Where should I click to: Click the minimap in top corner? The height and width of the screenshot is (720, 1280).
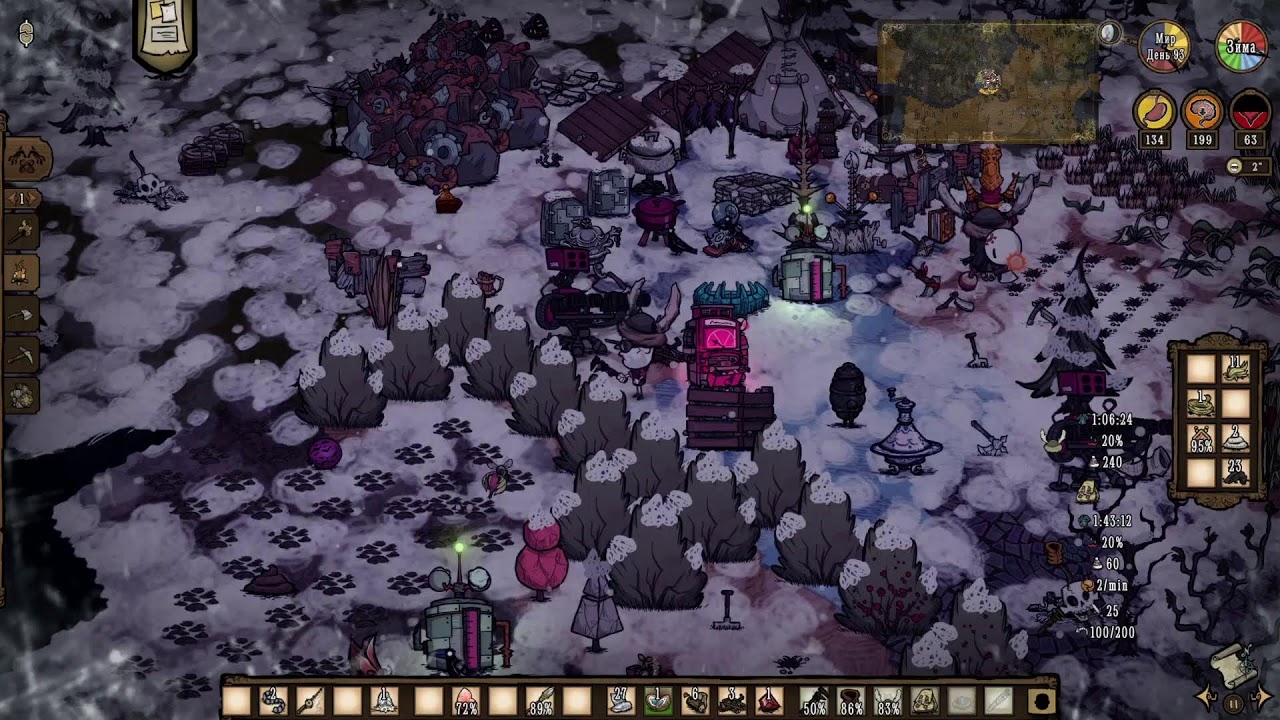point(988,83)
